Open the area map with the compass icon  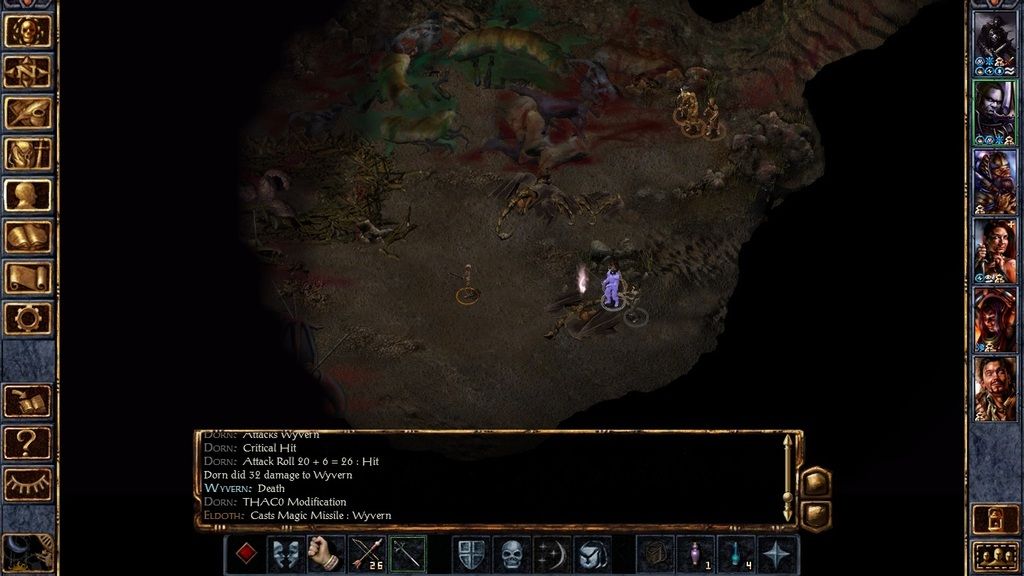[28, 71]
